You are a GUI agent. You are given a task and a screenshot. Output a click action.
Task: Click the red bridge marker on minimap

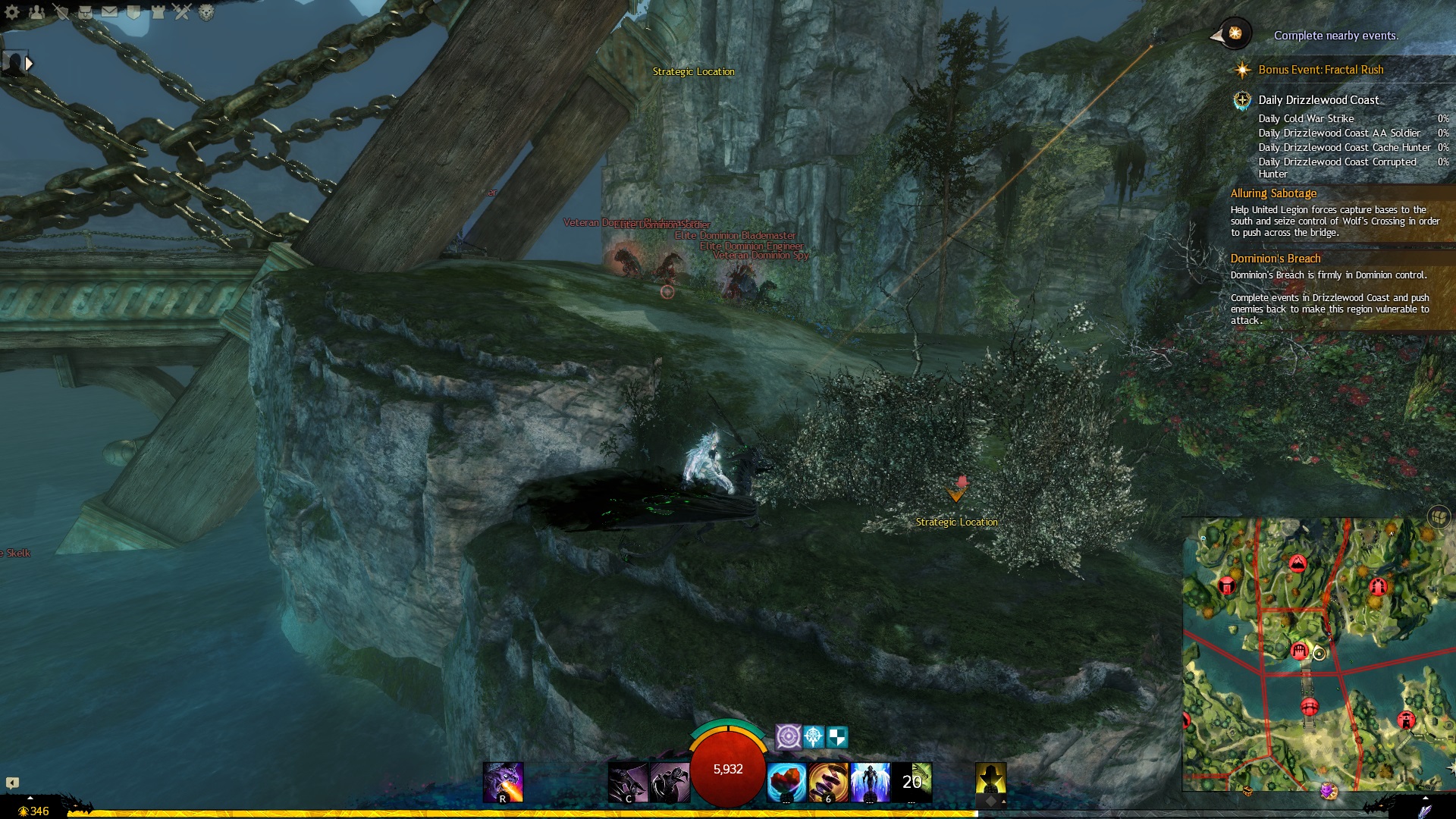click(1309, 707)
